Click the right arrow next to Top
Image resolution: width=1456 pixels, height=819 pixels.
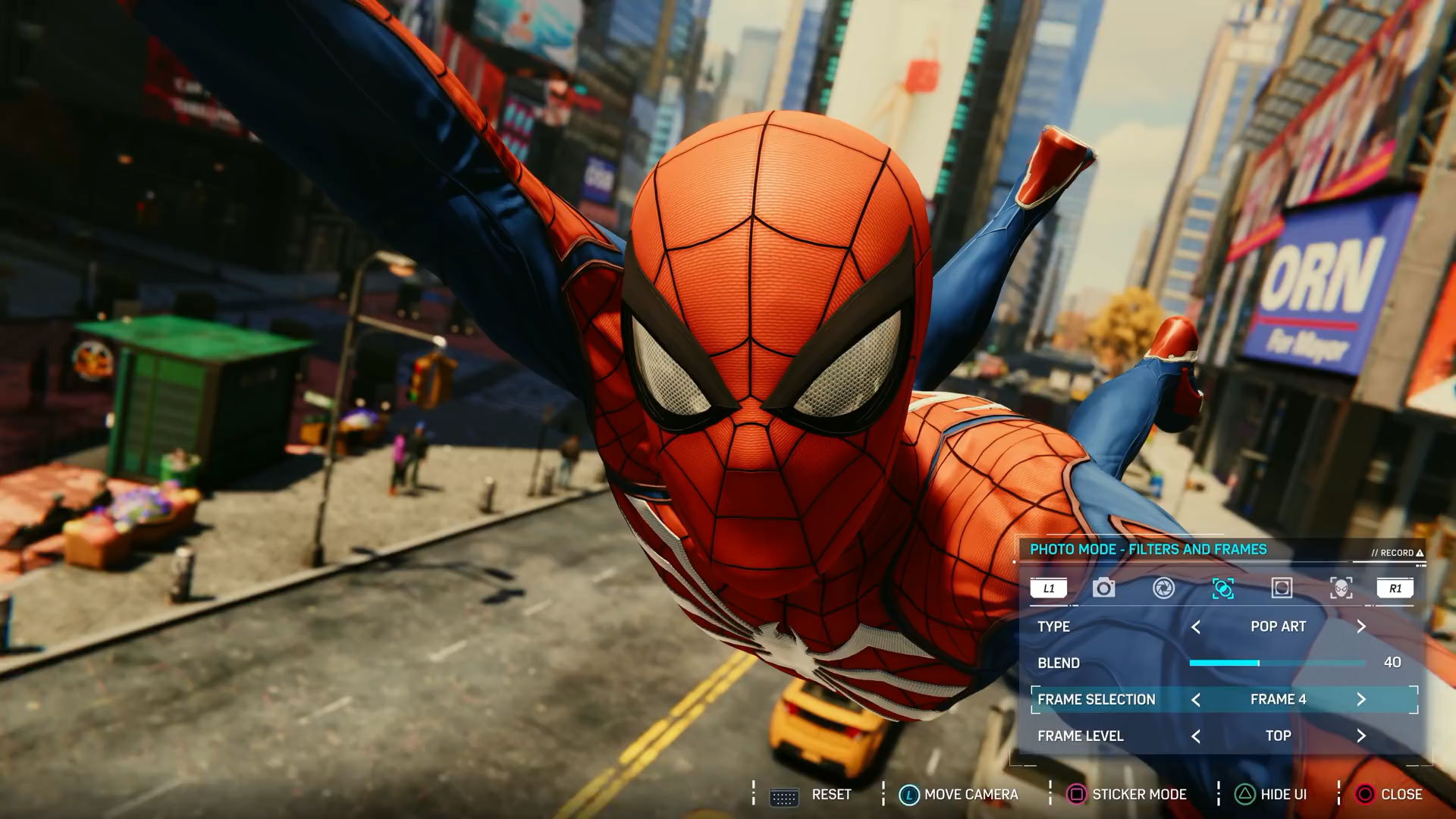[1361, 736]
